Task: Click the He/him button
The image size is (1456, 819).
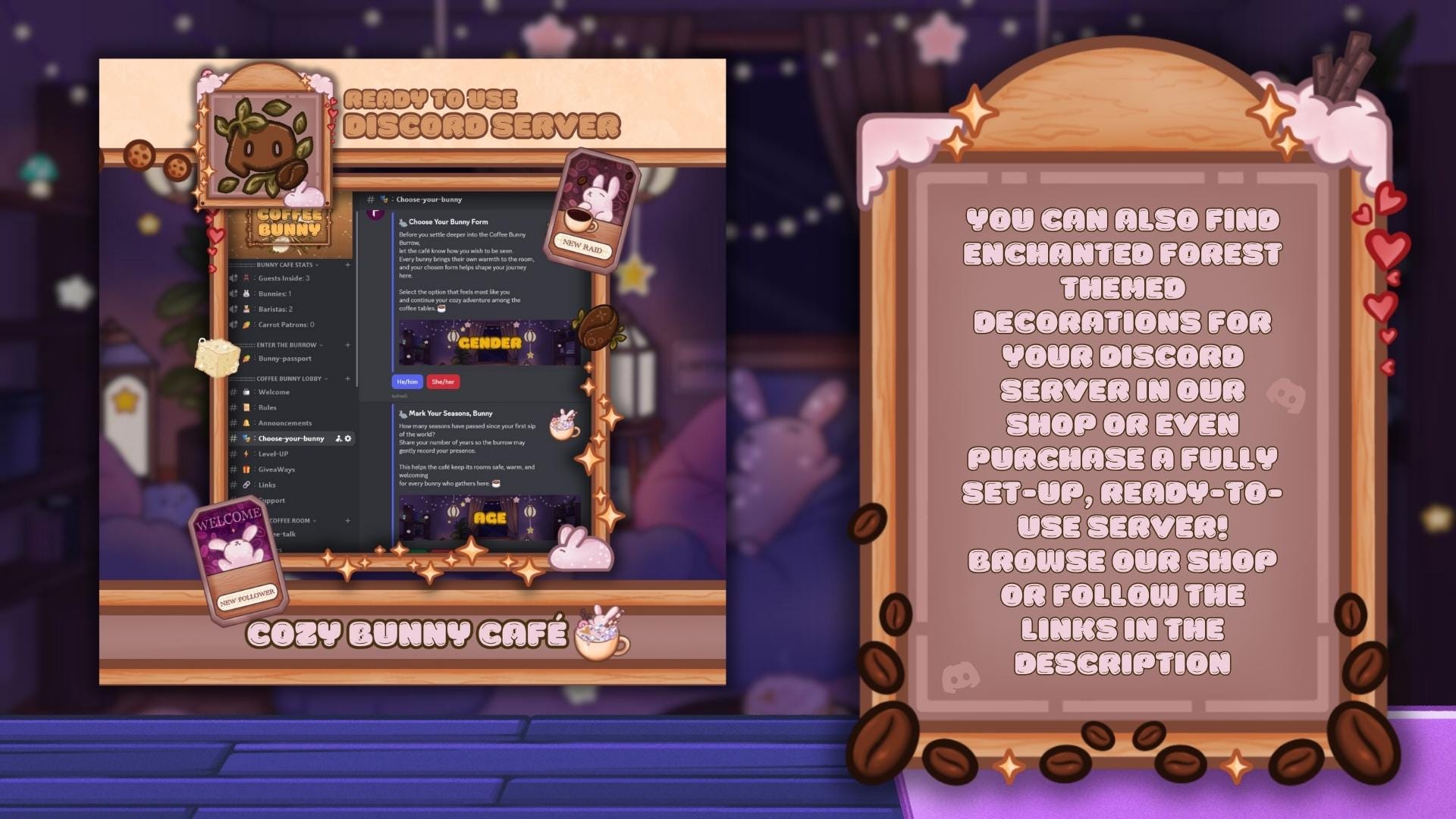Action: pos(406,381)
